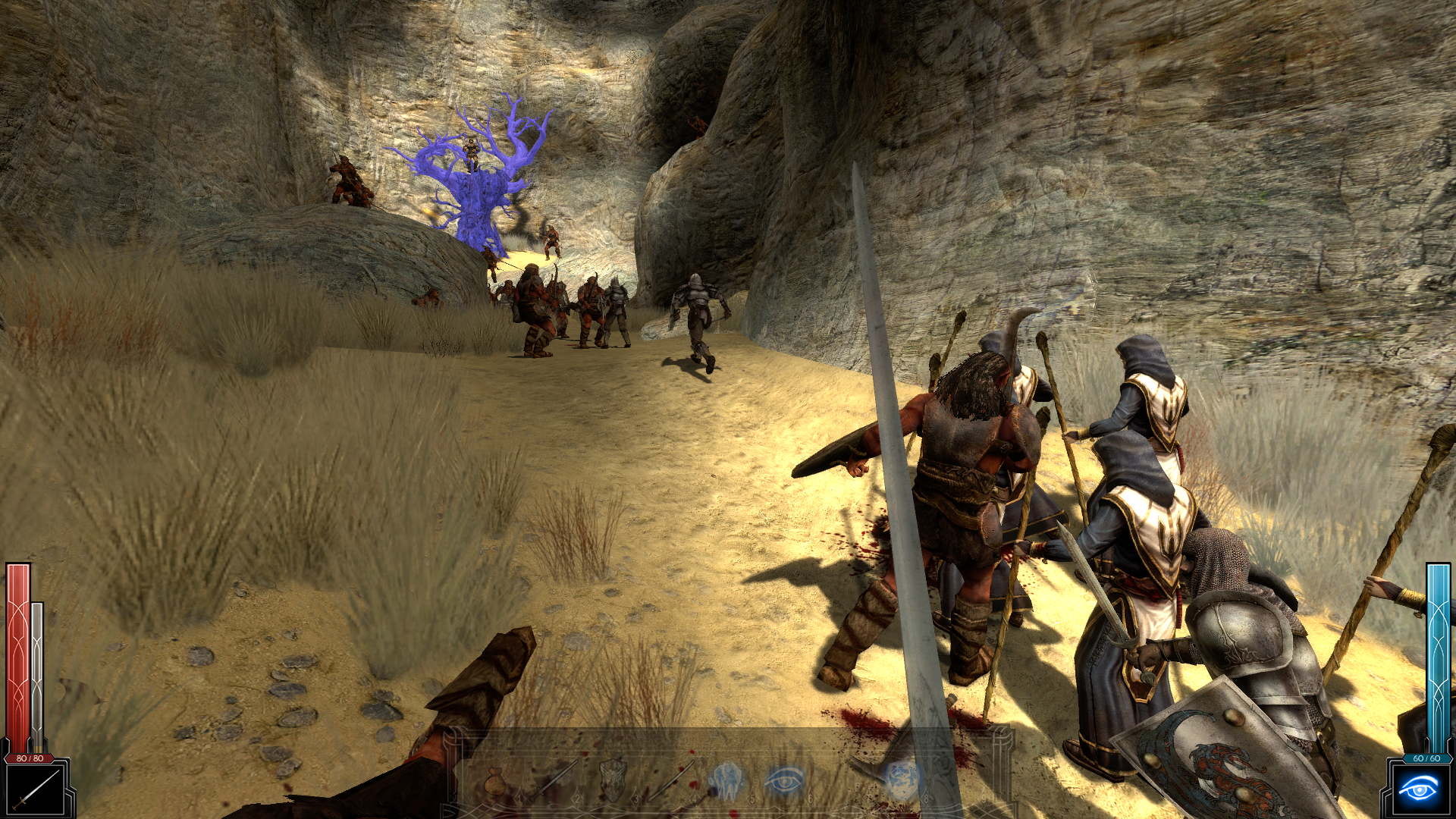Select the brown pouch hotbar slot
Viewport: 1456px width, 819px height.
pyautogui.click(x=496, y=781)
